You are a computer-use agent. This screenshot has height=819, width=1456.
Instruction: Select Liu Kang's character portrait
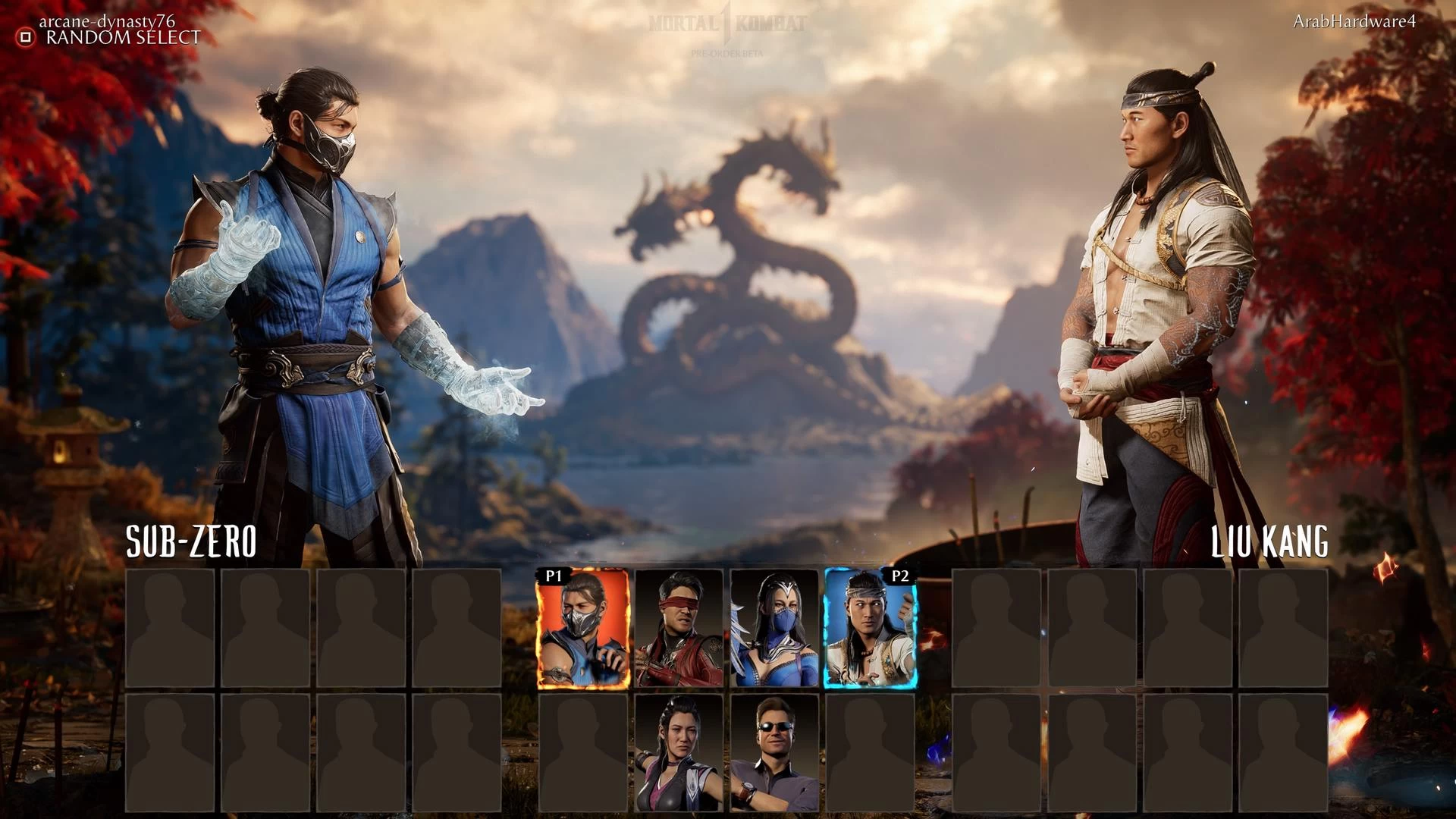[x=870, y=629]
